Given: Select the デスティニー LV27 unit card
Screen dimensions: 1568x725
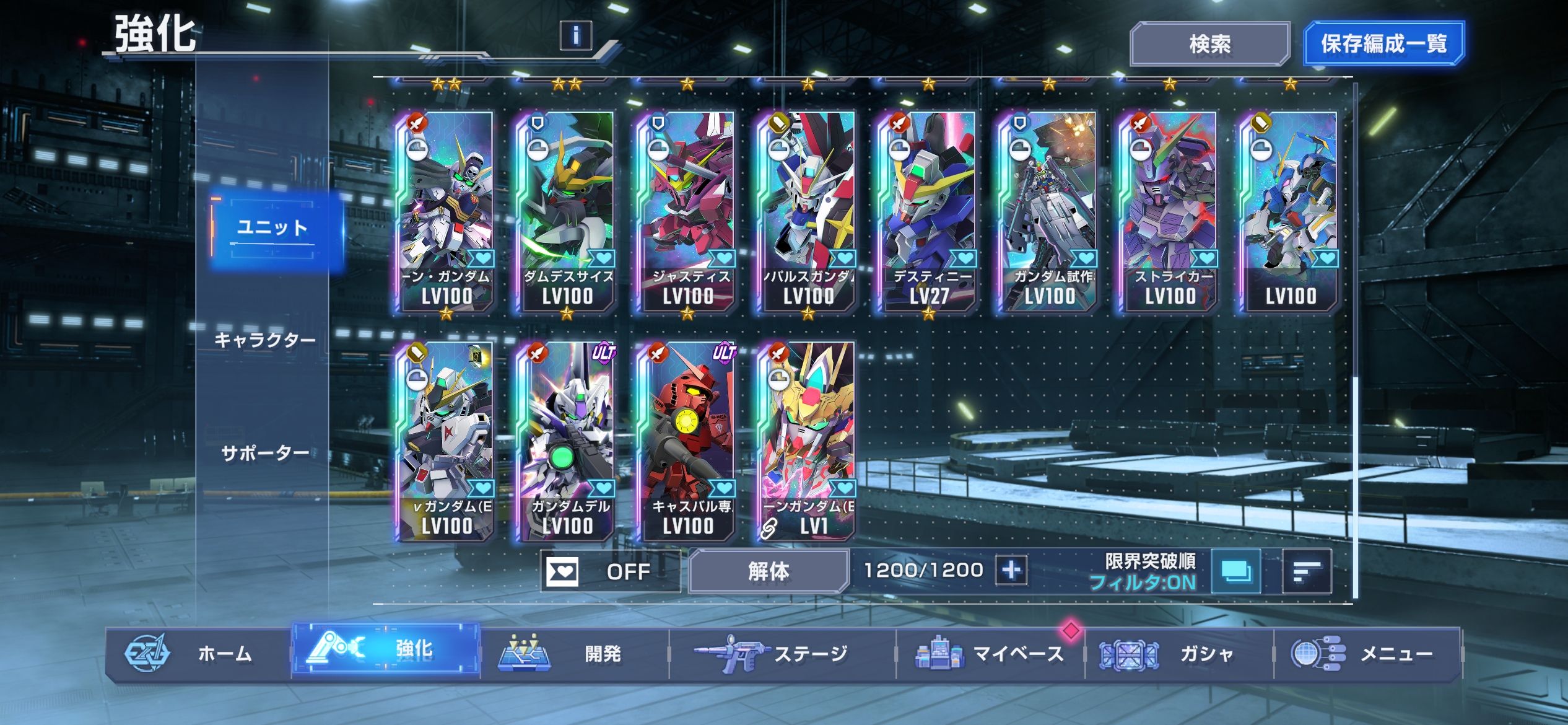Looking at the screenshot, I should coord(928,211).
